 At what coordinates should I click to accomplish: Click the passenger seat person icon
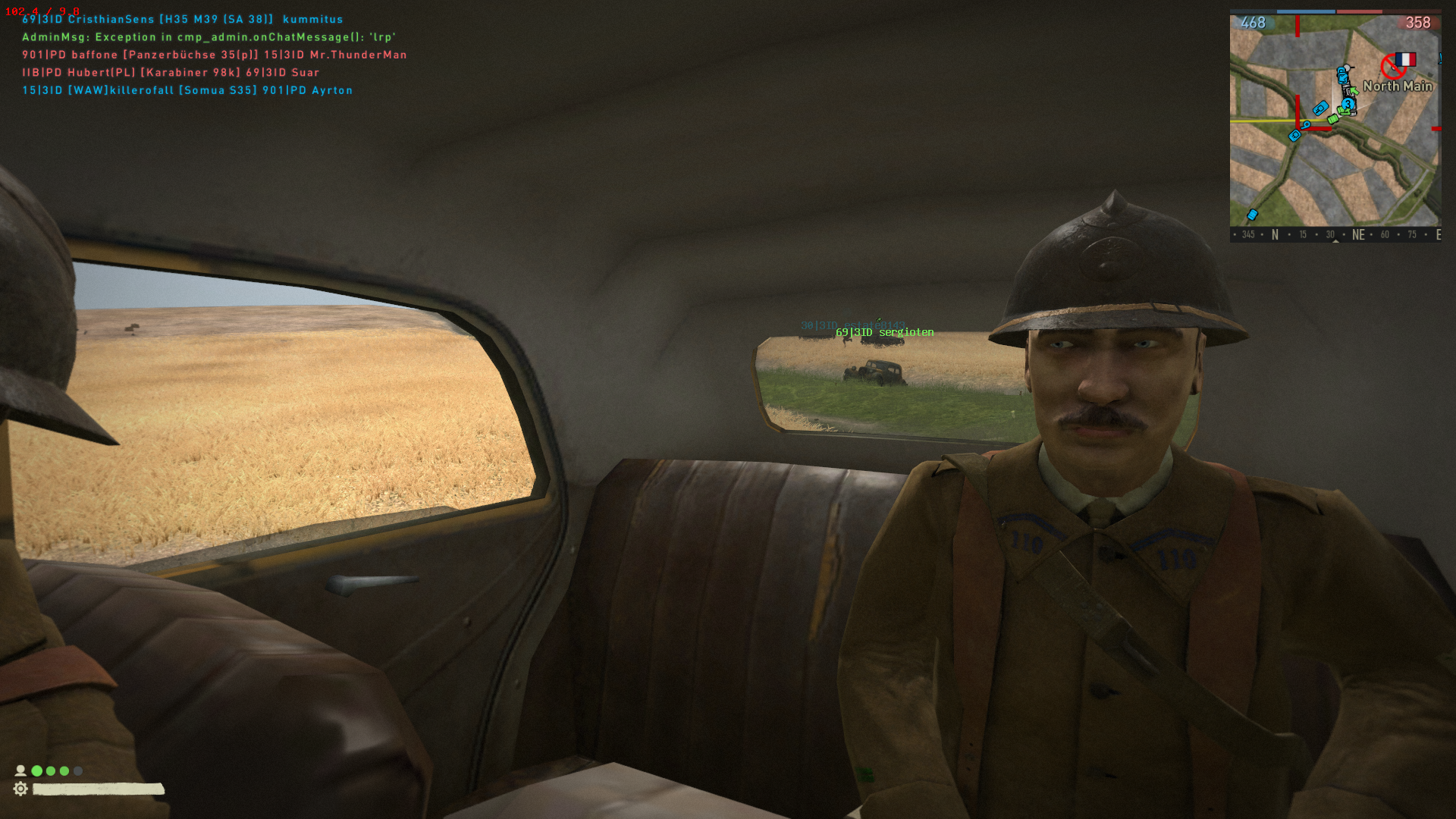click(20, 770)
